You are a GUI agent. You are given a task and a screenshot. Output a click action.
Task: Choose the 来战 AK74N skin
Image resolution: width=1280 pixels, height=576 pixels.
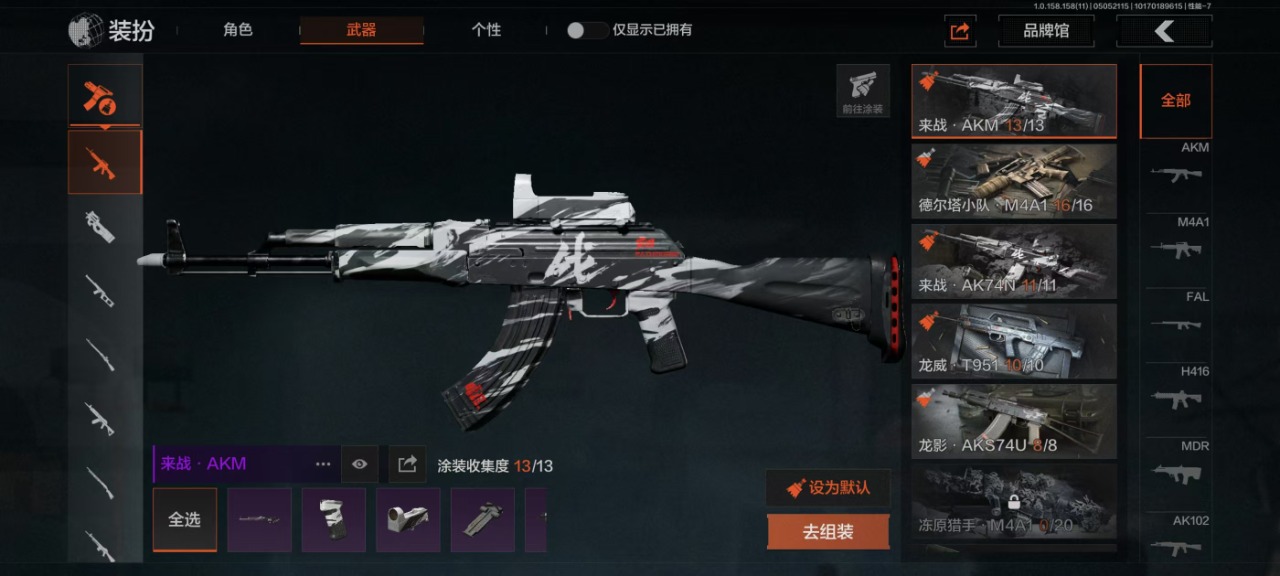coord(1014,261)
